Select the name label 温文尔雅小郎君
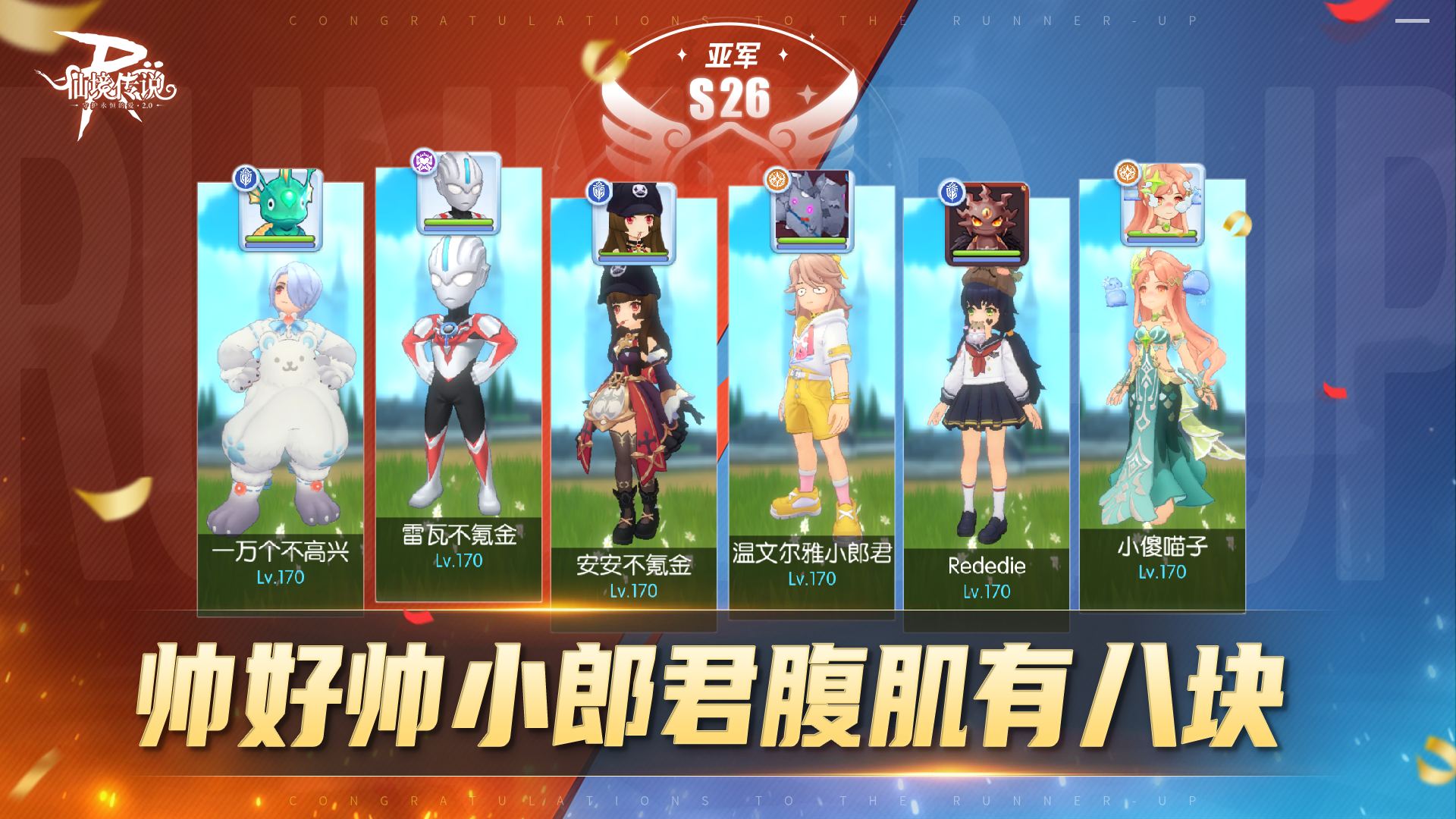 (811, 553)
